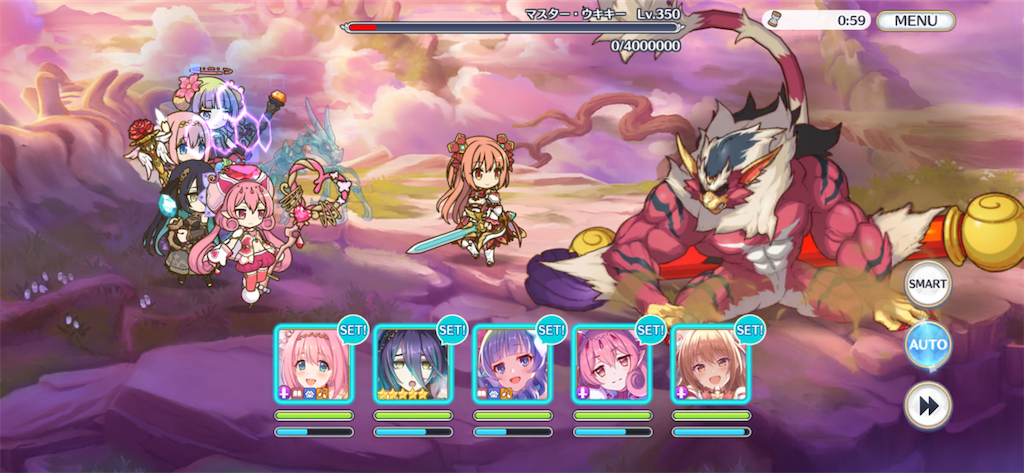Image resolution: width=1024 pixels, height=473 pixels.
Task: Use the red-eyed pink-haired character's portrait
Action: coord(611,365)
